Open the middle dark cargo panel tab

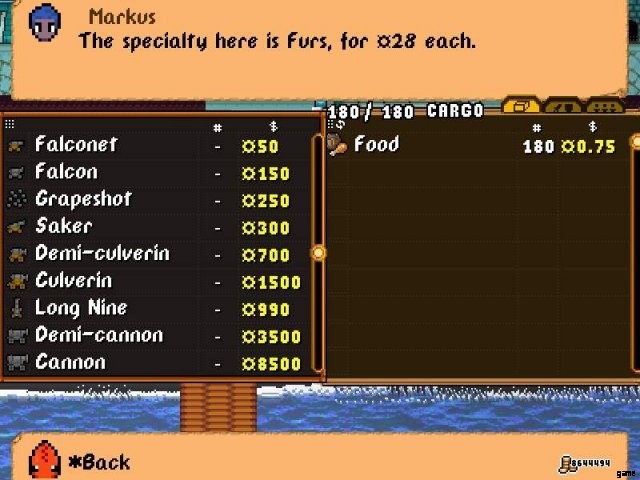[564, 106]
